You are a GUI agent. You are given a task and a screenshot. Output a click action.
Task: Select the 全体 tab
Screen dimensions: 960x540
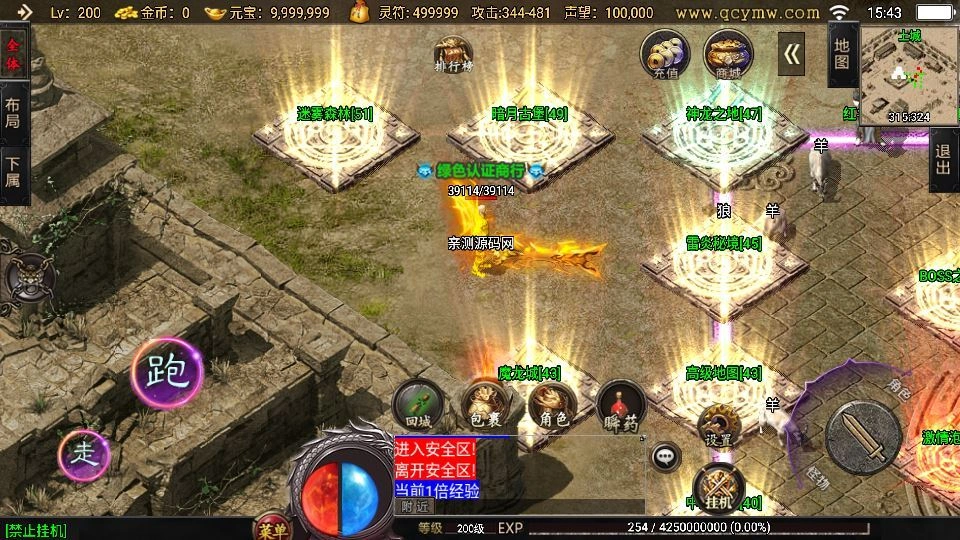point(13,55)
